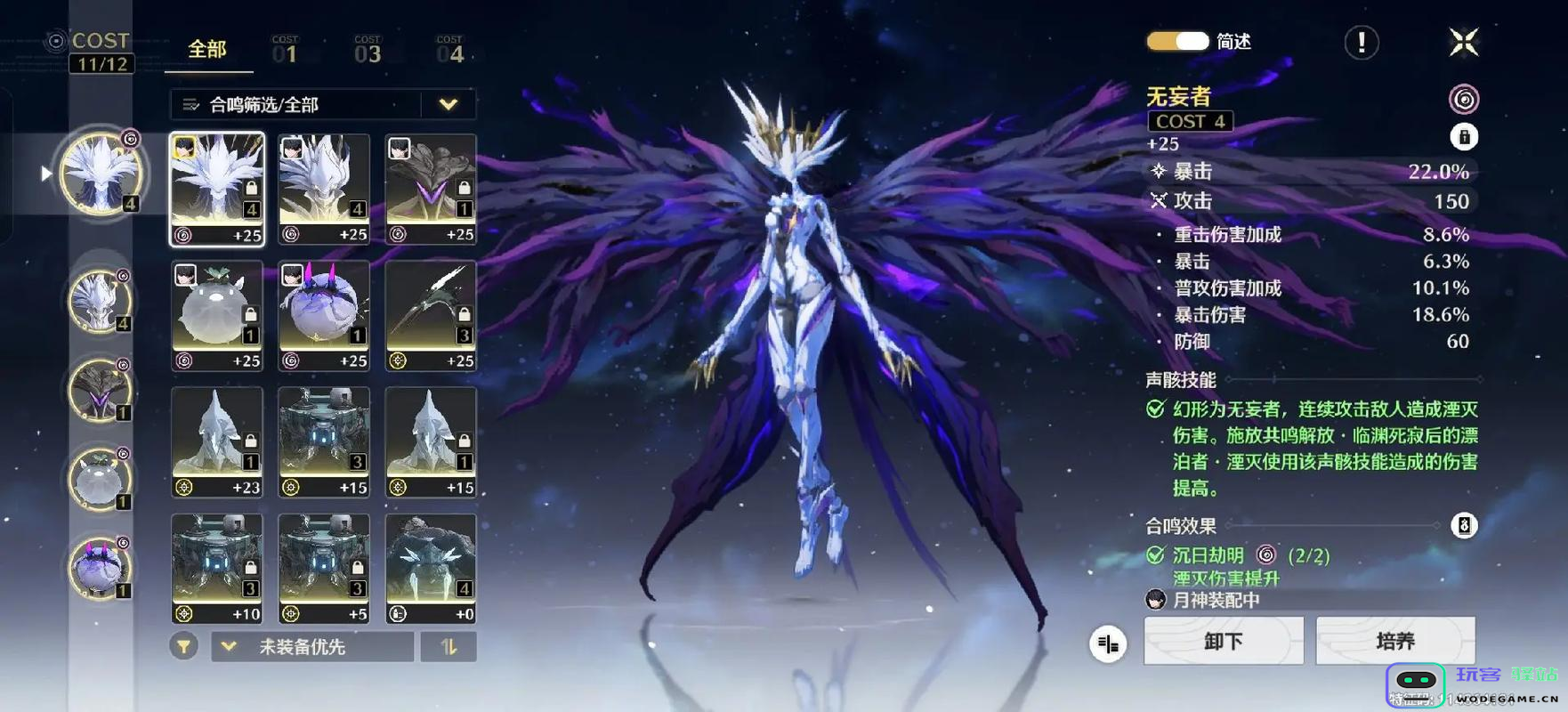Toggle the 简述 brief description switch
1568x712 pixels.
click(x=1177, y=42)
